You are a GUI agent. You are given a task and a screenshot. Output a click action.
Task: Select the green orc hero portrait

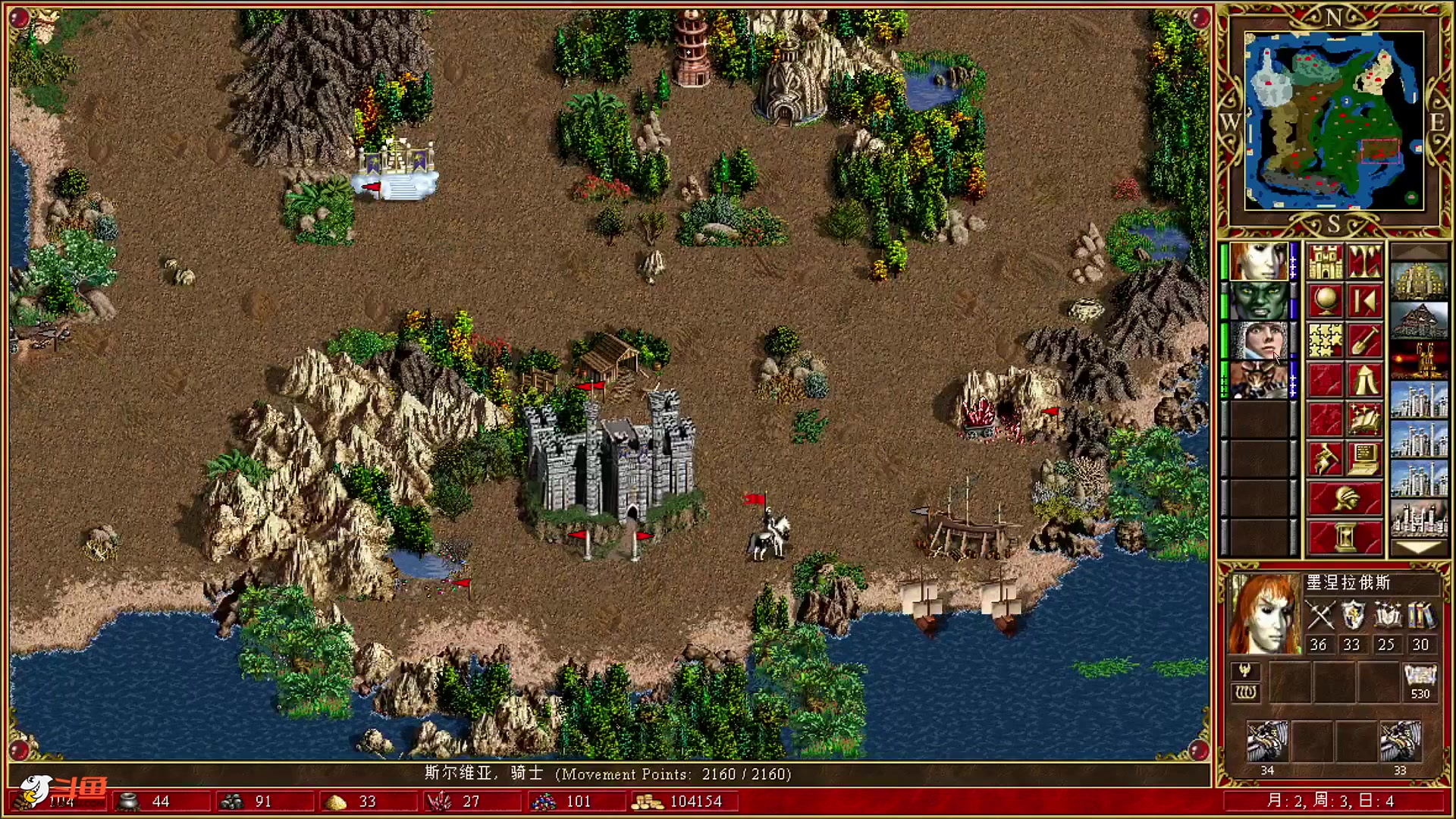[x=1259, y=301]
